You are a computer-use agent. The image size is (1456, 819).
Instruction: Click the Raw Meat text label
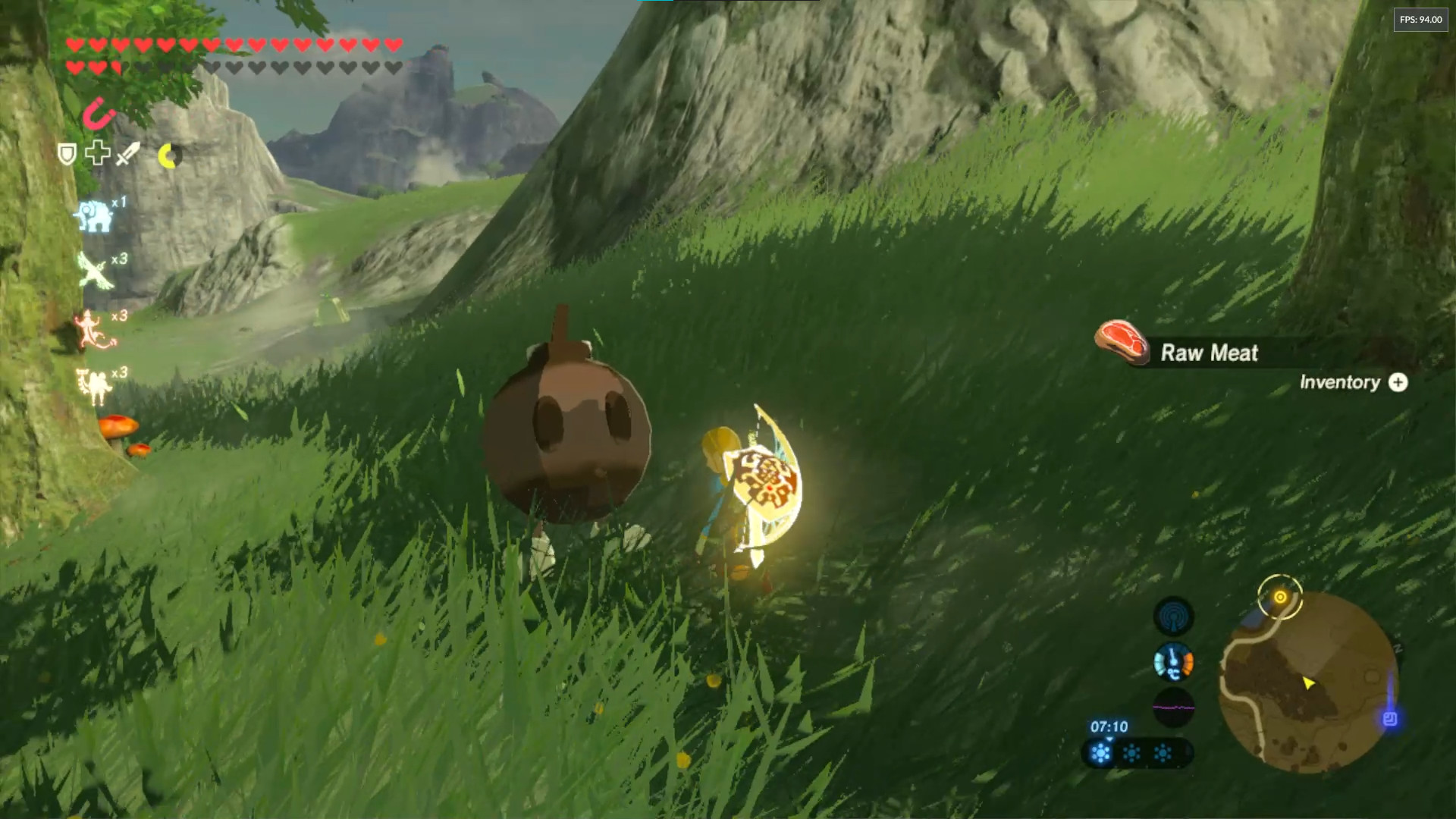(1209, 352)
